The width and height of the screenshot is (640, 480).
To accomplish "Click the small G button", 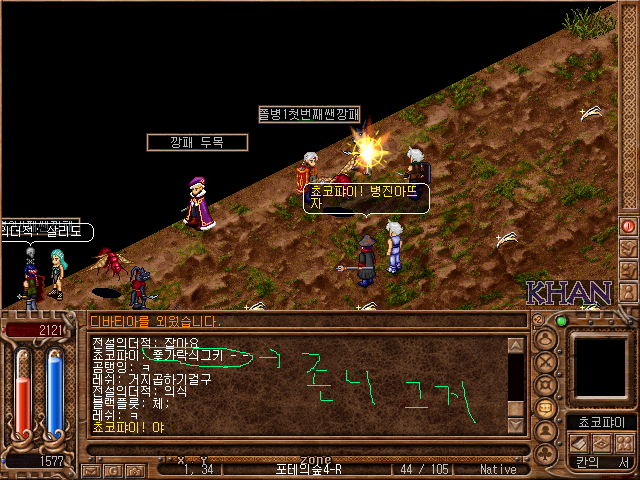I will (114, 469).
